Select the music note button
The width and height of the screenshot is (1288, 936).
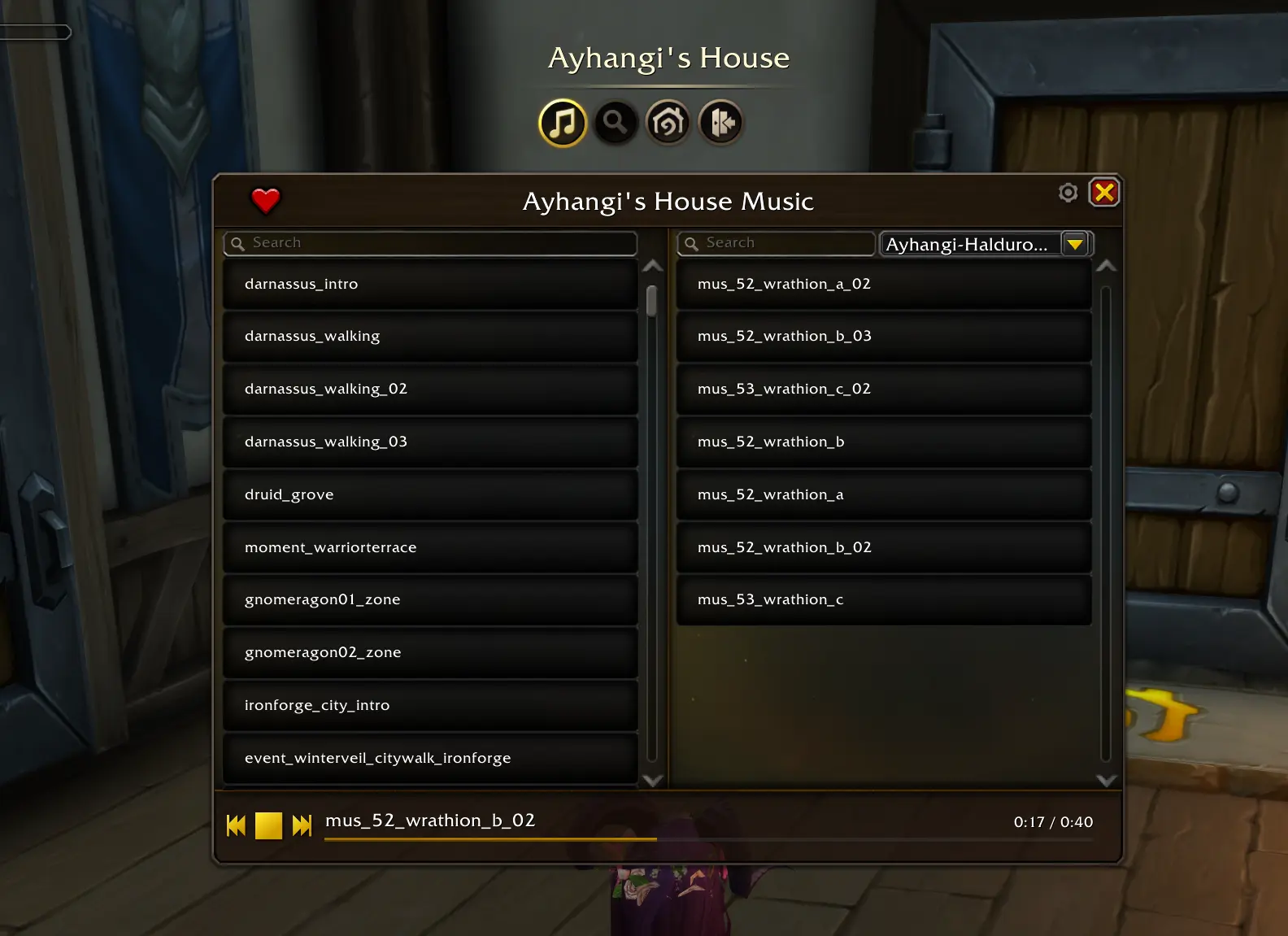pos(562,123)
